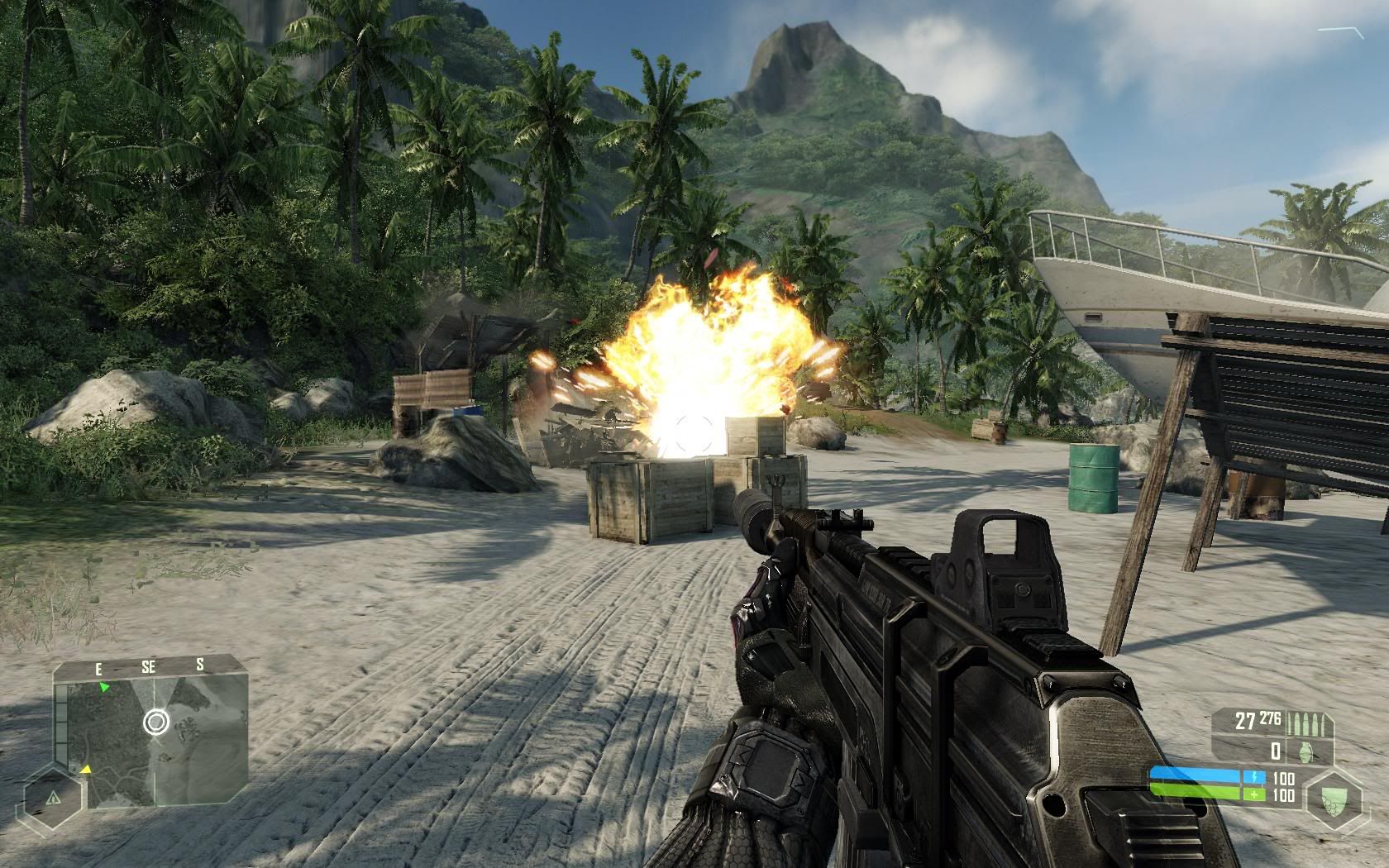The width and height of the screenshot is (1389, 868).
Task: Select the green arrow marker on the minimap
Action: pyautogui.click(x=103, y=687)
